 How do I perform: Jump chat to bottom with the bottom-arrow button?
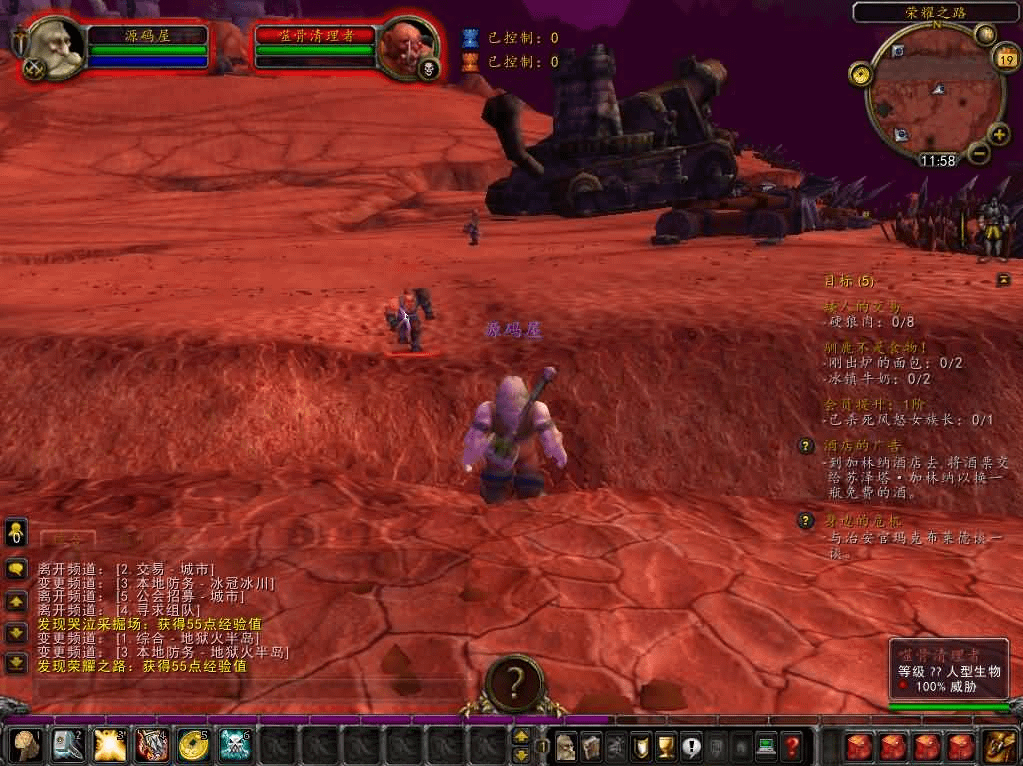pos(16,662)
